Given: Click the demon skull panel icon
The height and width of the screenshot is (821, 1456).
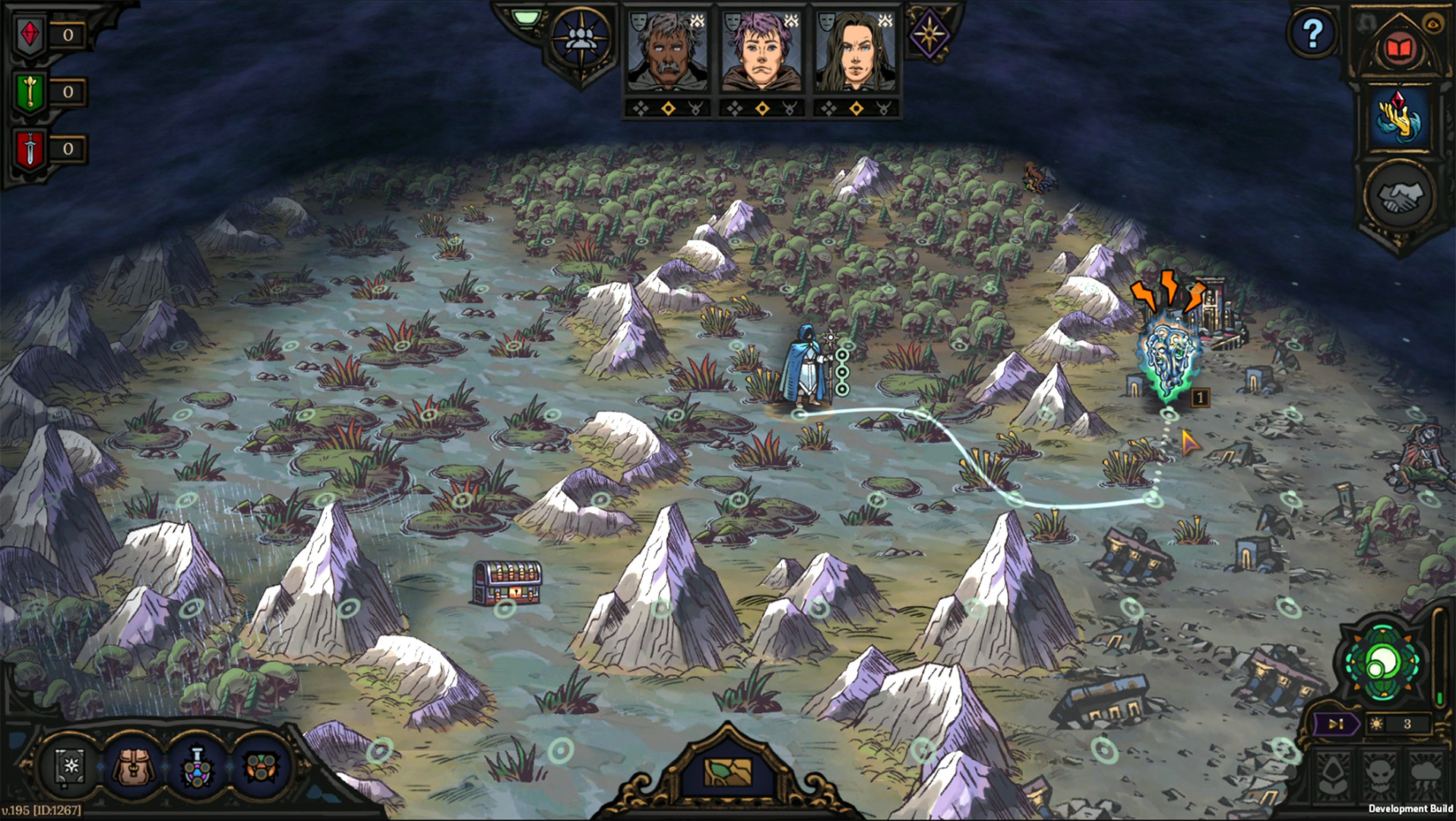Looking at the screenshot, I should [x=1381, y=777].
